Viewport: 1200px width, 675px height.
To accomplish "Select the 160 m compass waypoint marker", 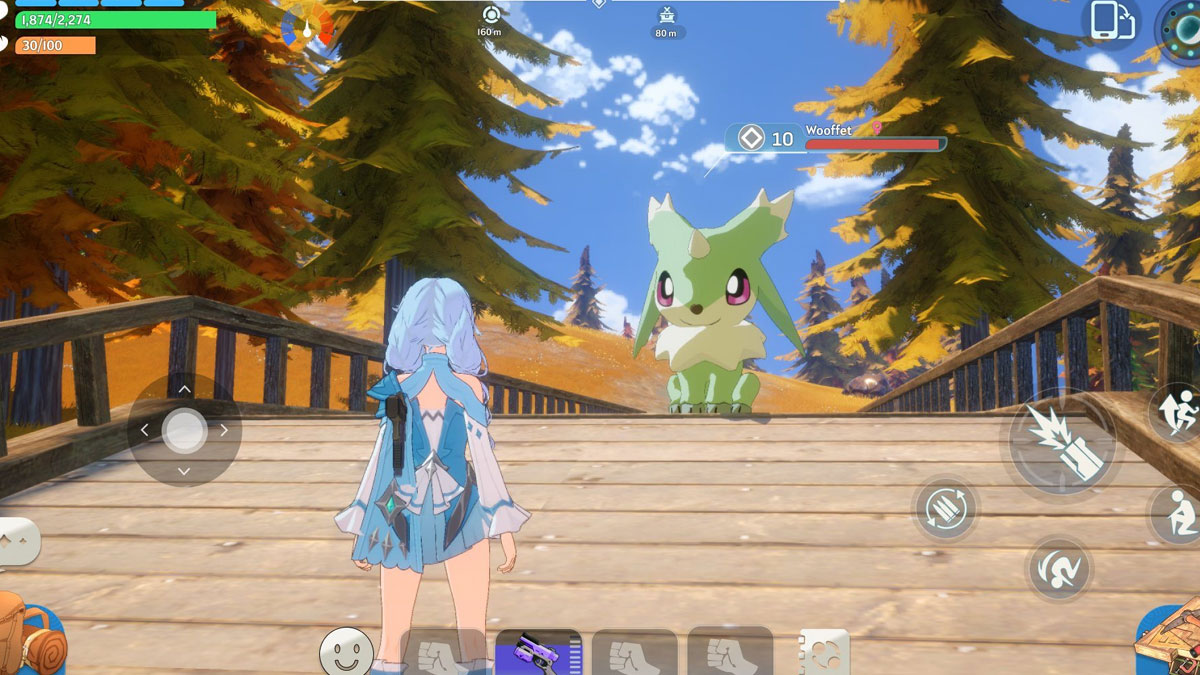I will (490, 15).
